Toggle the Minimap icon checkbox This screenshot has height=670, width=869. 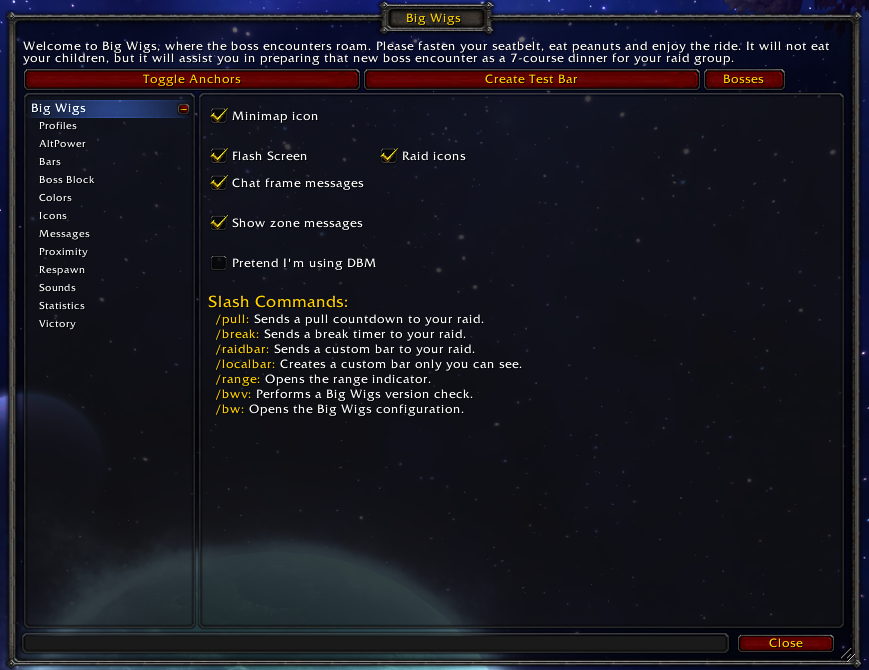[219, 116]
